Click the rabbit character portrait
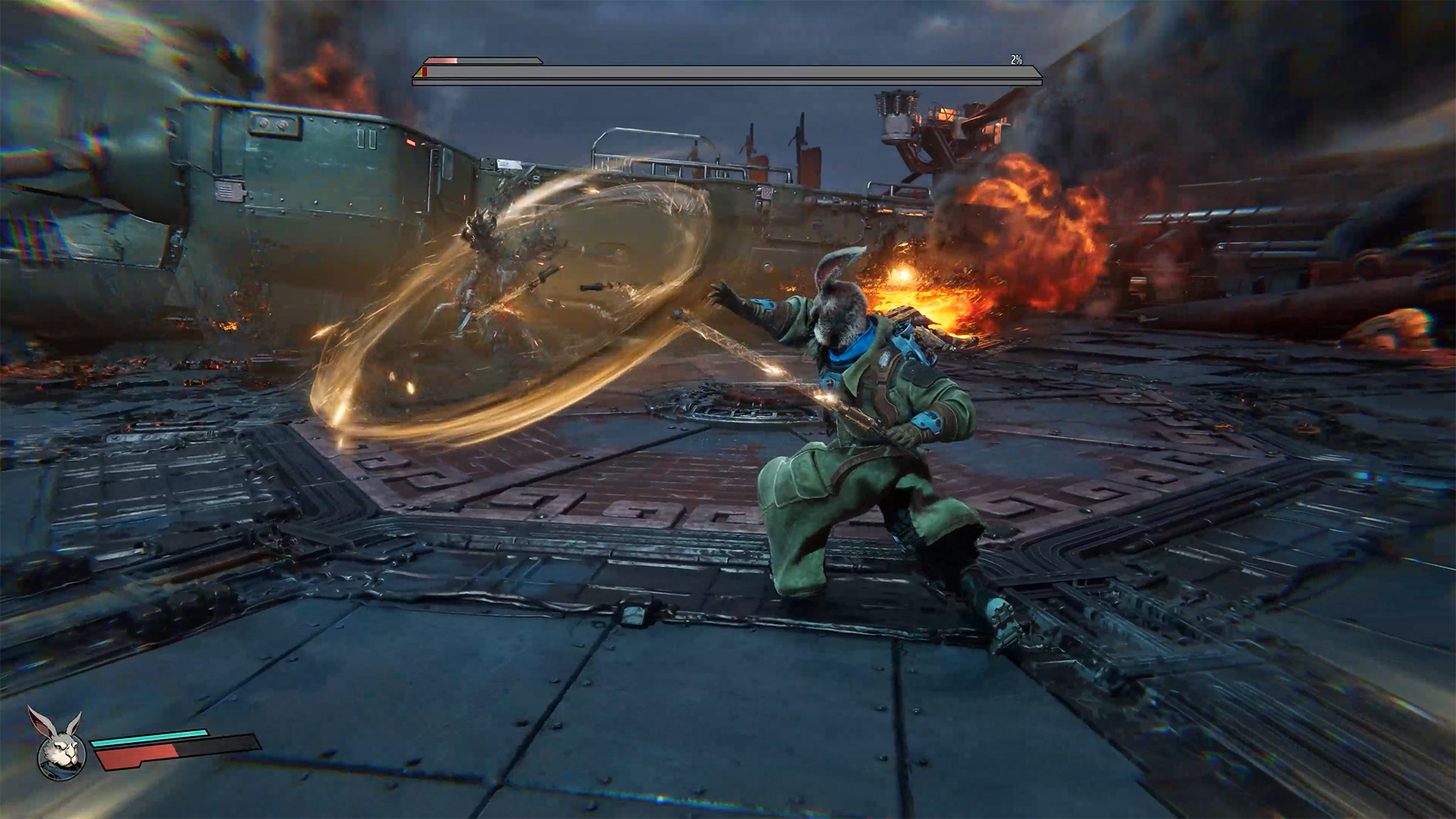This screenshot has width=1456, height=819. tap(61, 747)
